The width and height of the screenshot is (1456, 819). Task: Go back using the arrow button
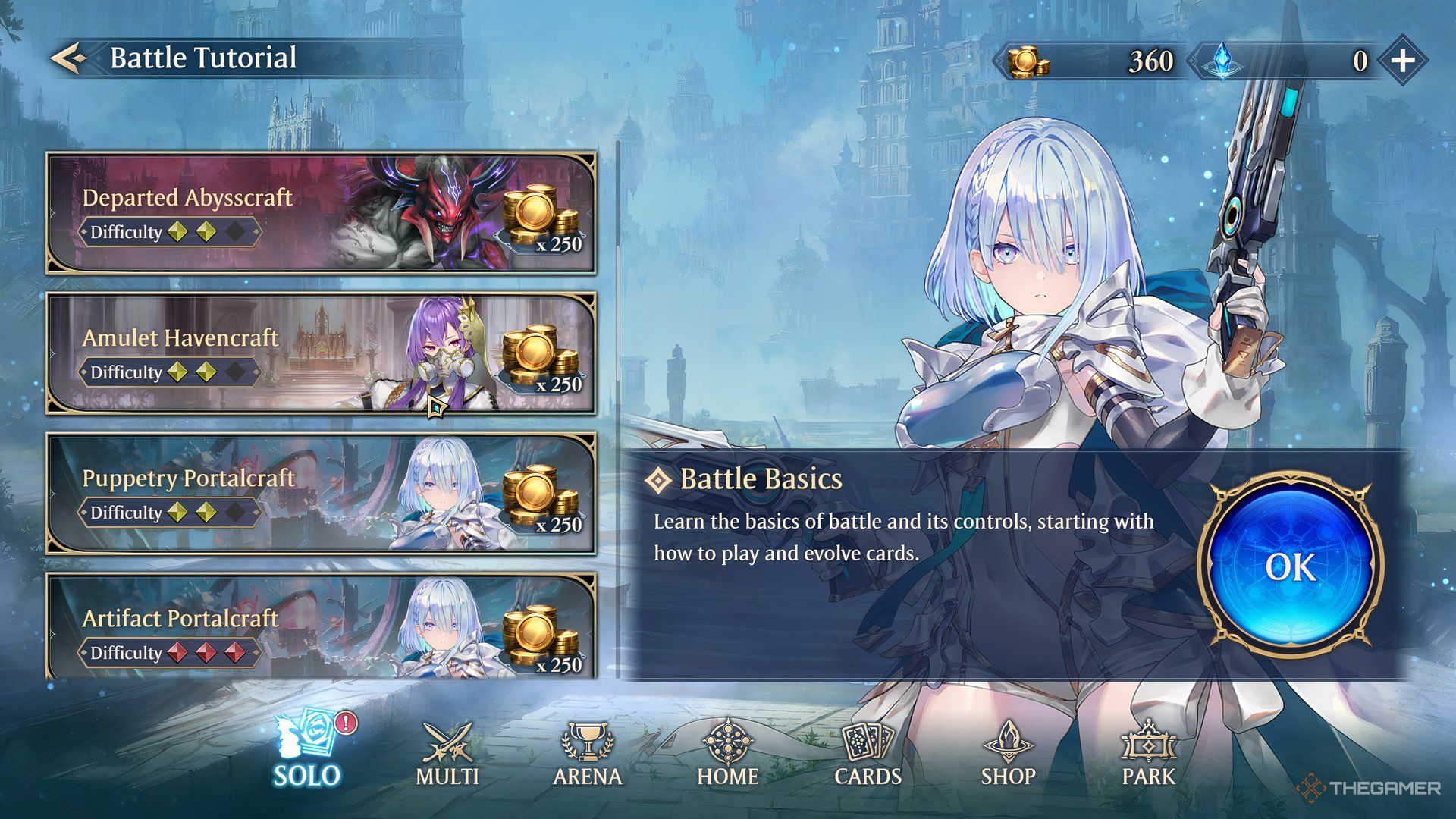tap(69, 58)
